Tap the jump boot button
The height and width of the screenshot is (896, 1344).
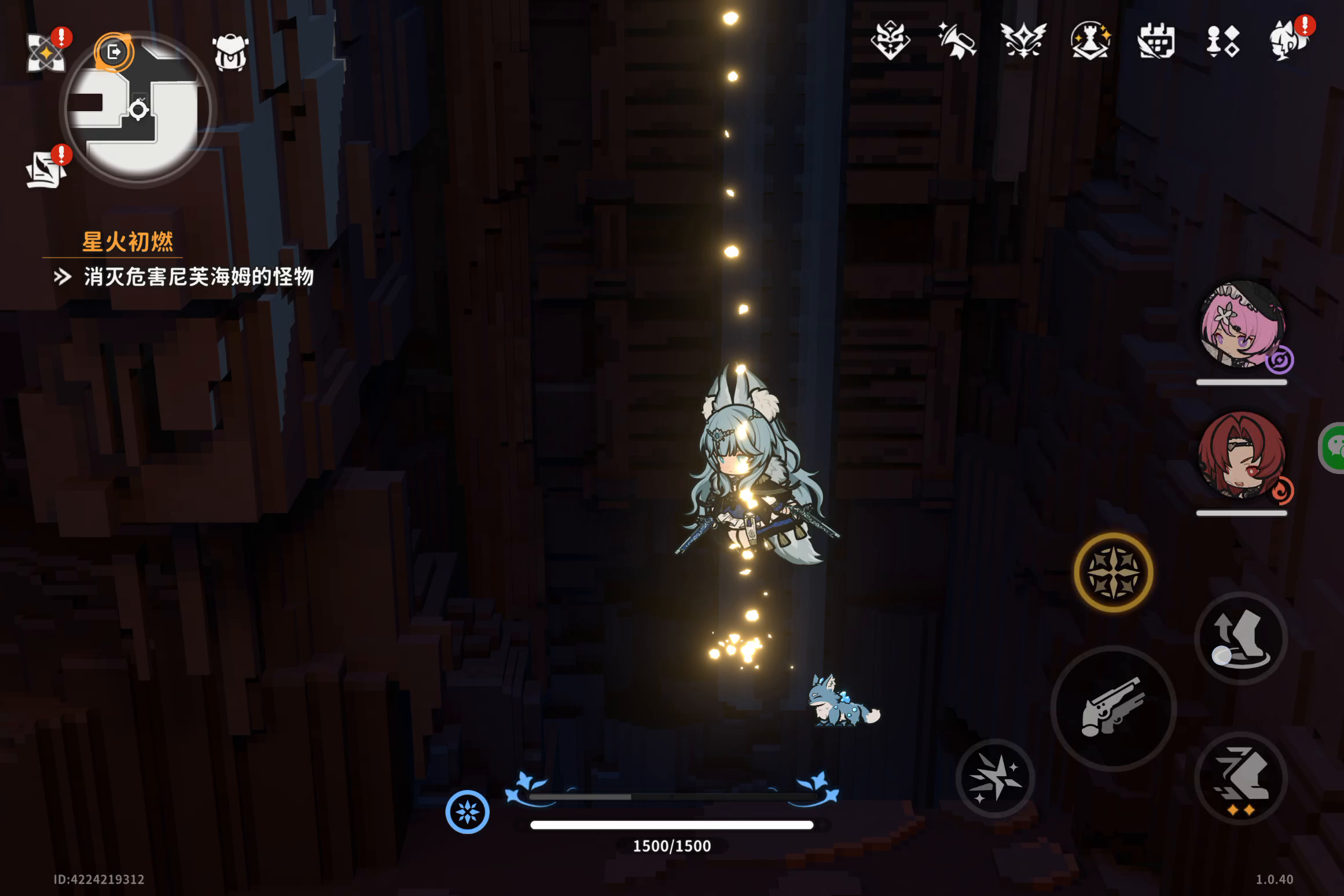point(1240,639)
